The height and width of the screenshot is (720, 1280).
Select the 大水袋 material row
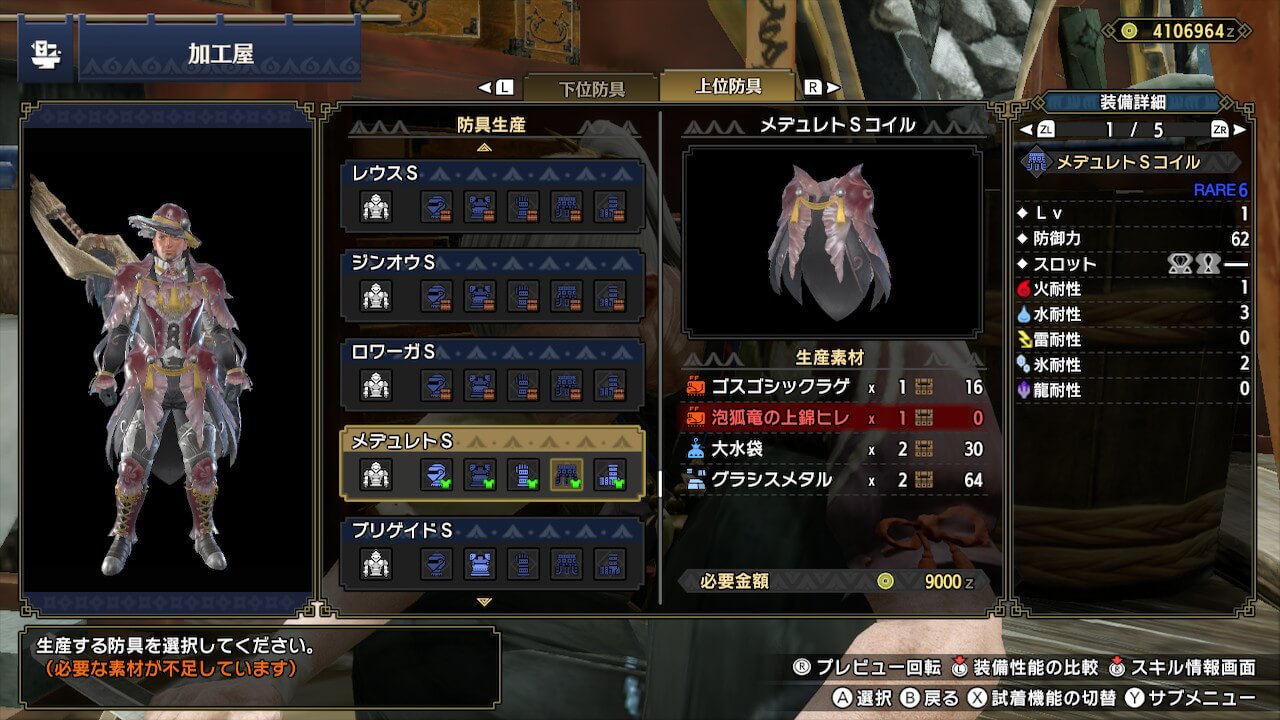[x=835, y=449]
